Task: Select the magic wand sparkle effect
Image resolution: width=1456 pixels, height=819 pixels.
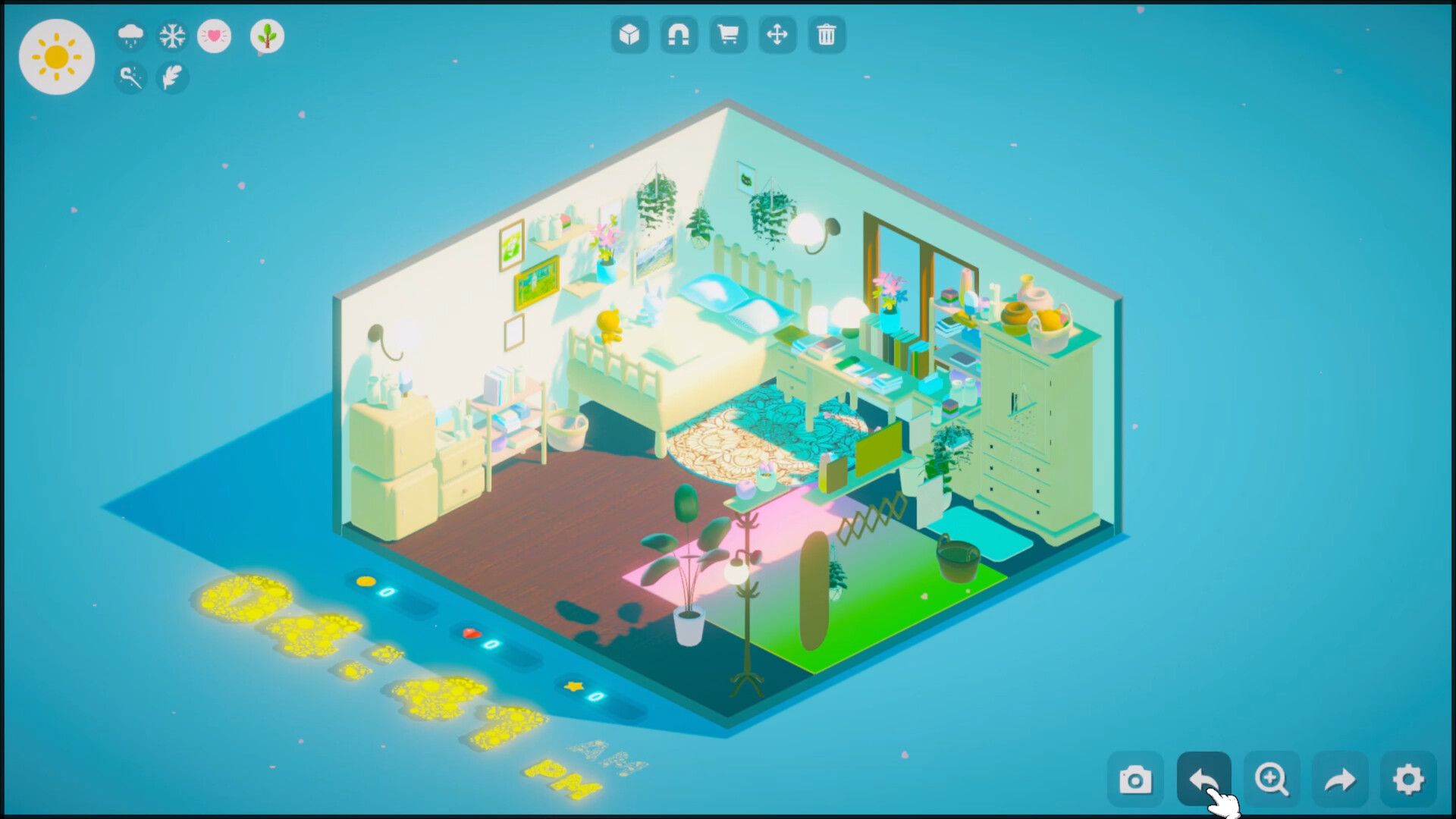Action: coord(129,78)
